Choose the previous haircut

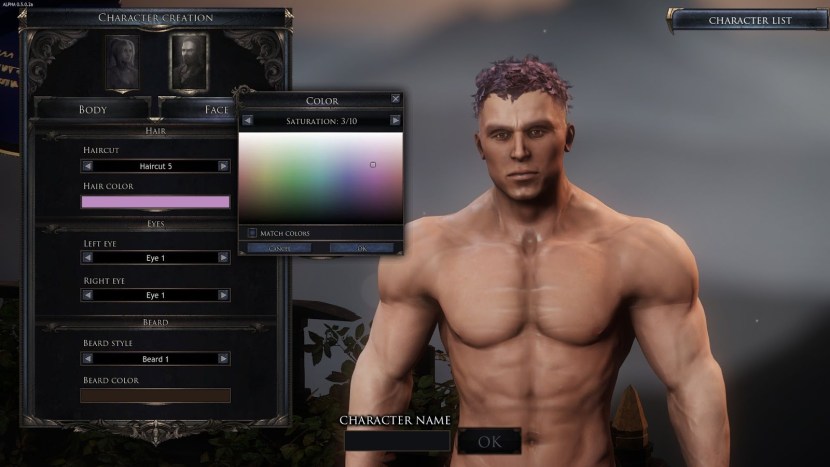click(88, 166)
